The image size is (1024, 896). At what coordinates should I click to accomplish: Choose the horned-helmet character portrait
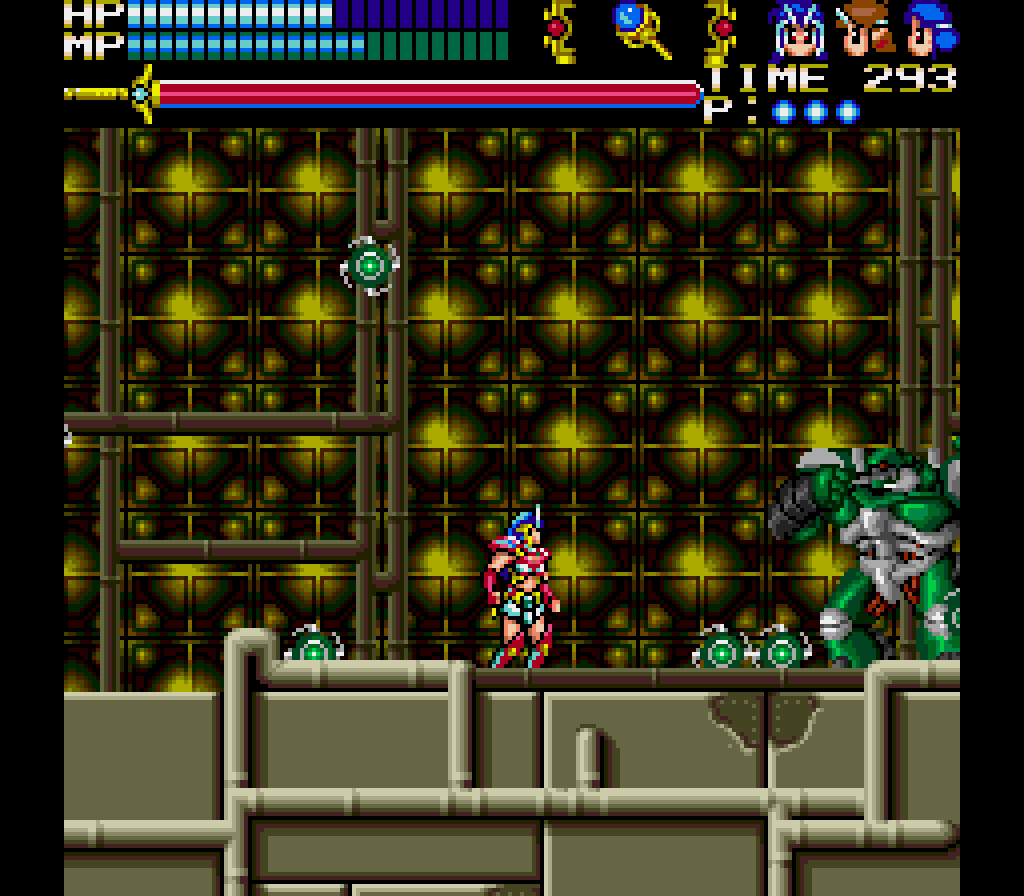[800, 31]
